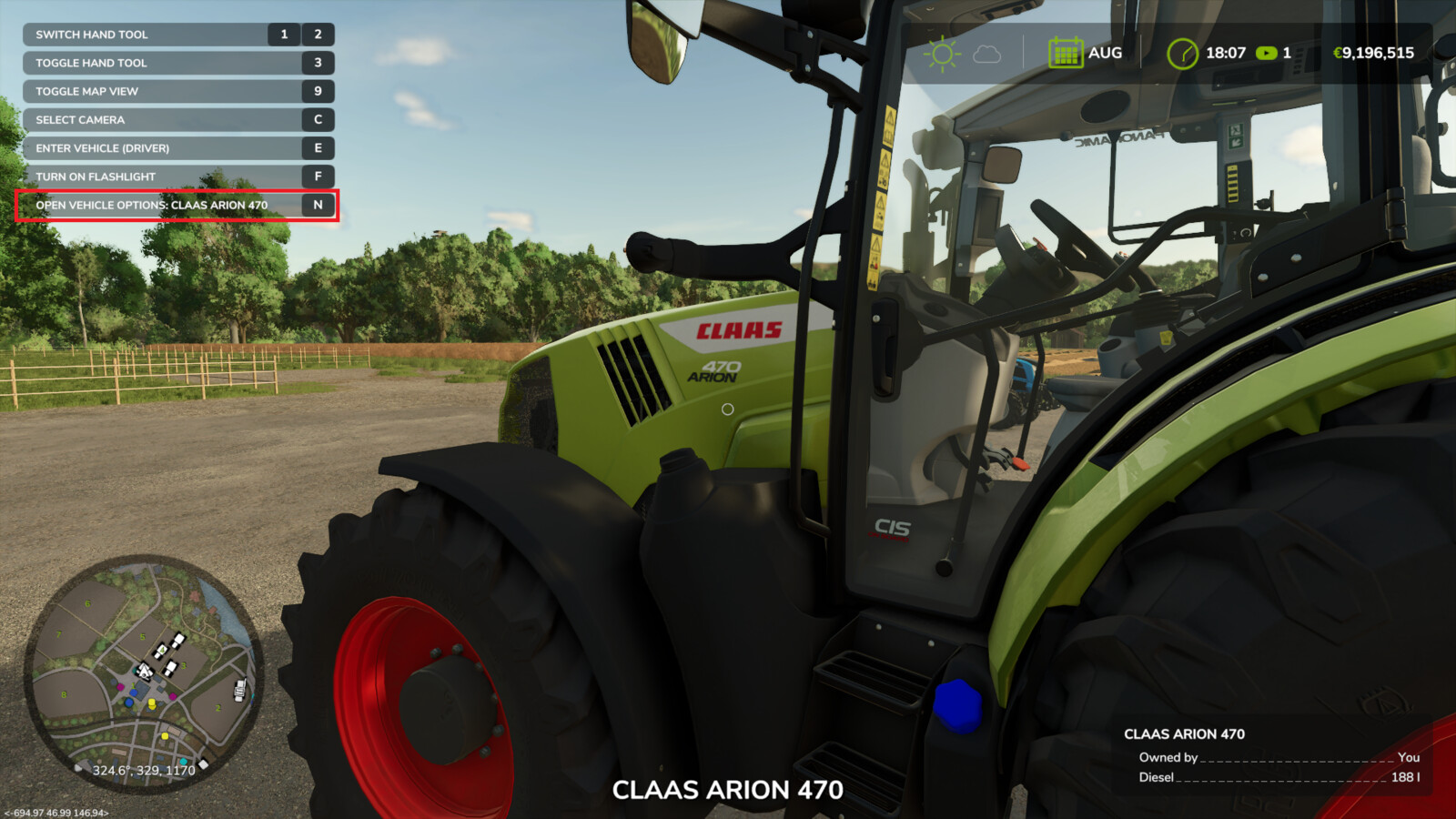The height and width of the screenshot is (819, 1456).
Task: Click the euro money counter
Action: pyautogui.click(x=1372, y=52)
